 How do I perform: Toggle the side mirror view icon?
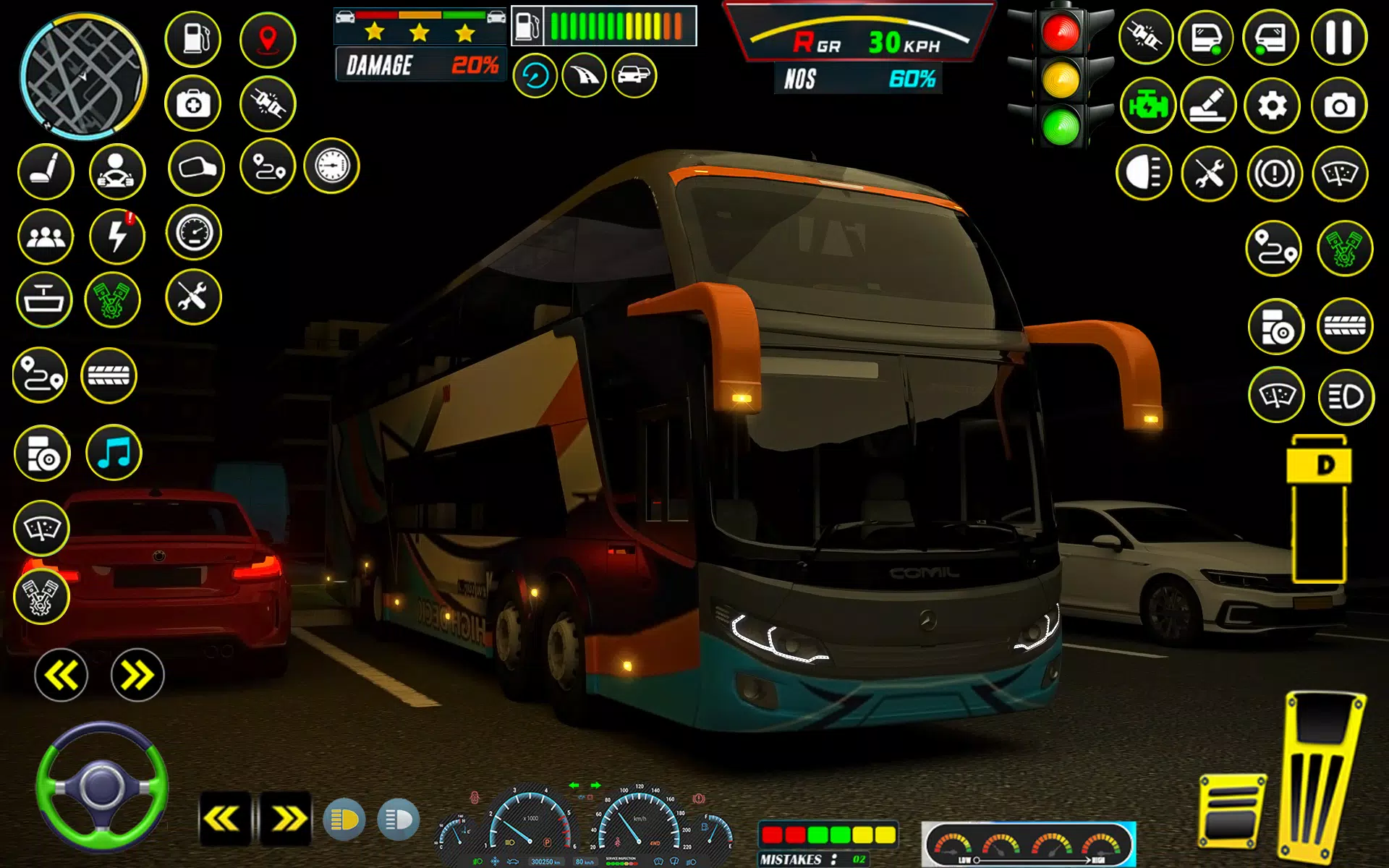click(196, 169)
